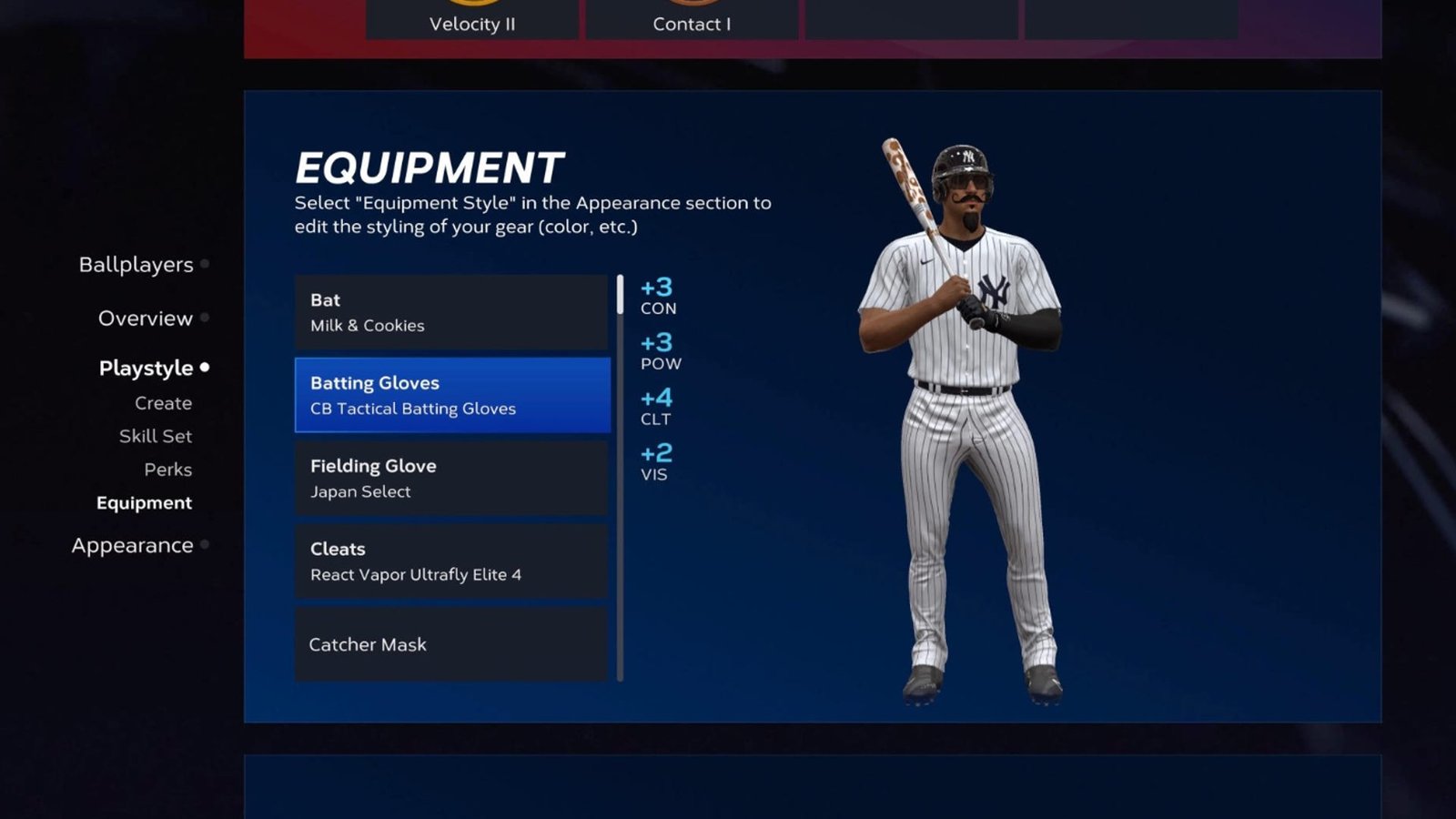Open the Catcher Mask equipment slot
This screenshot has width=1456, height=819.
coord(450,643)
